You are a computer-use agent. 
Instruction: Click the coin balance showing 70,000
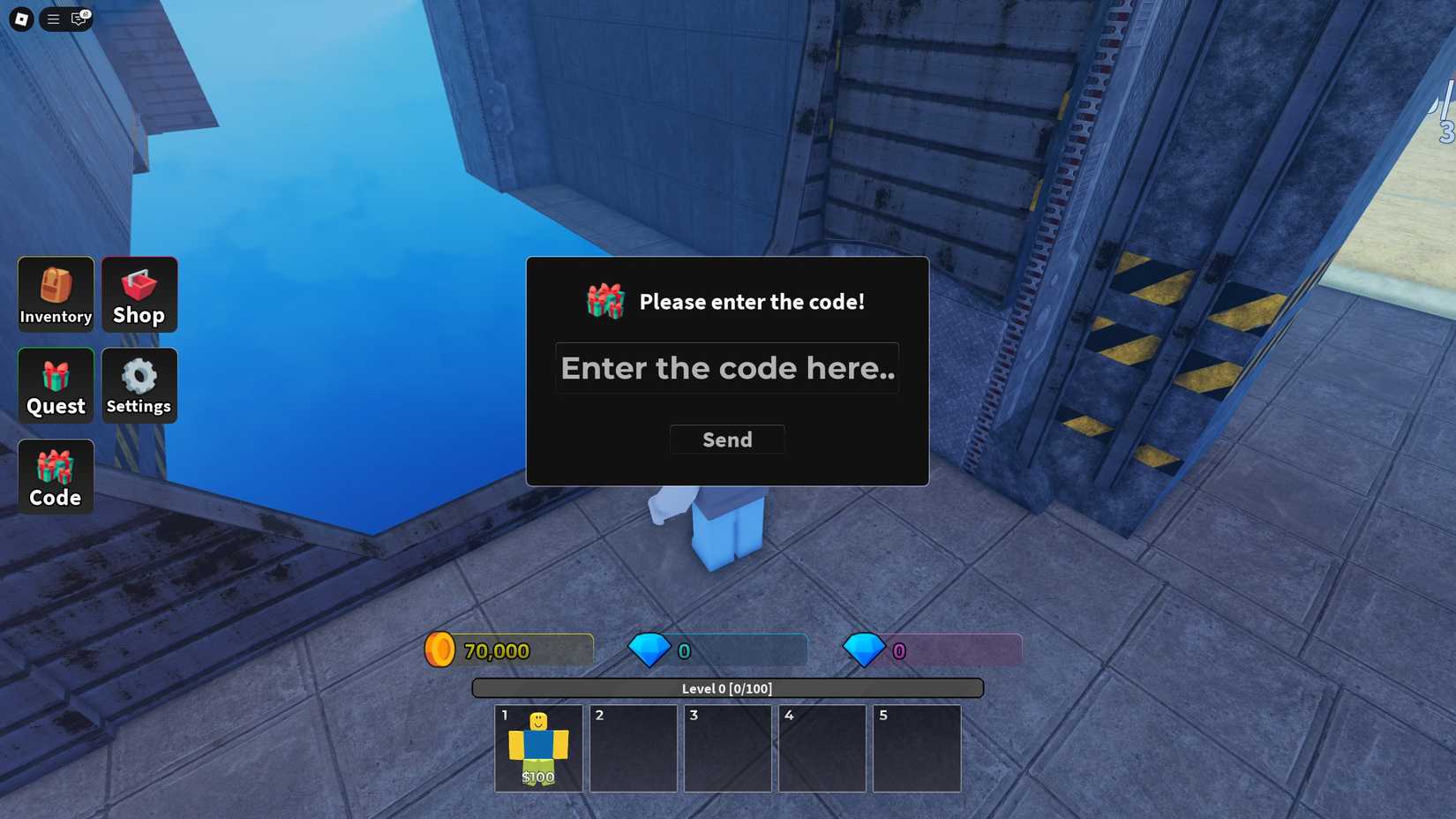(x=497, y=650)
